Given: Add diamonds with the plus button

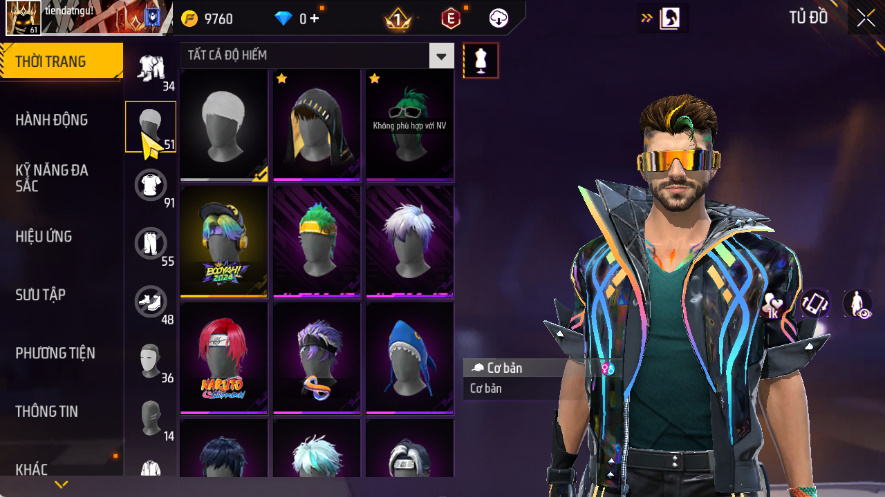Looking at the screenshot, I should 315,18.
